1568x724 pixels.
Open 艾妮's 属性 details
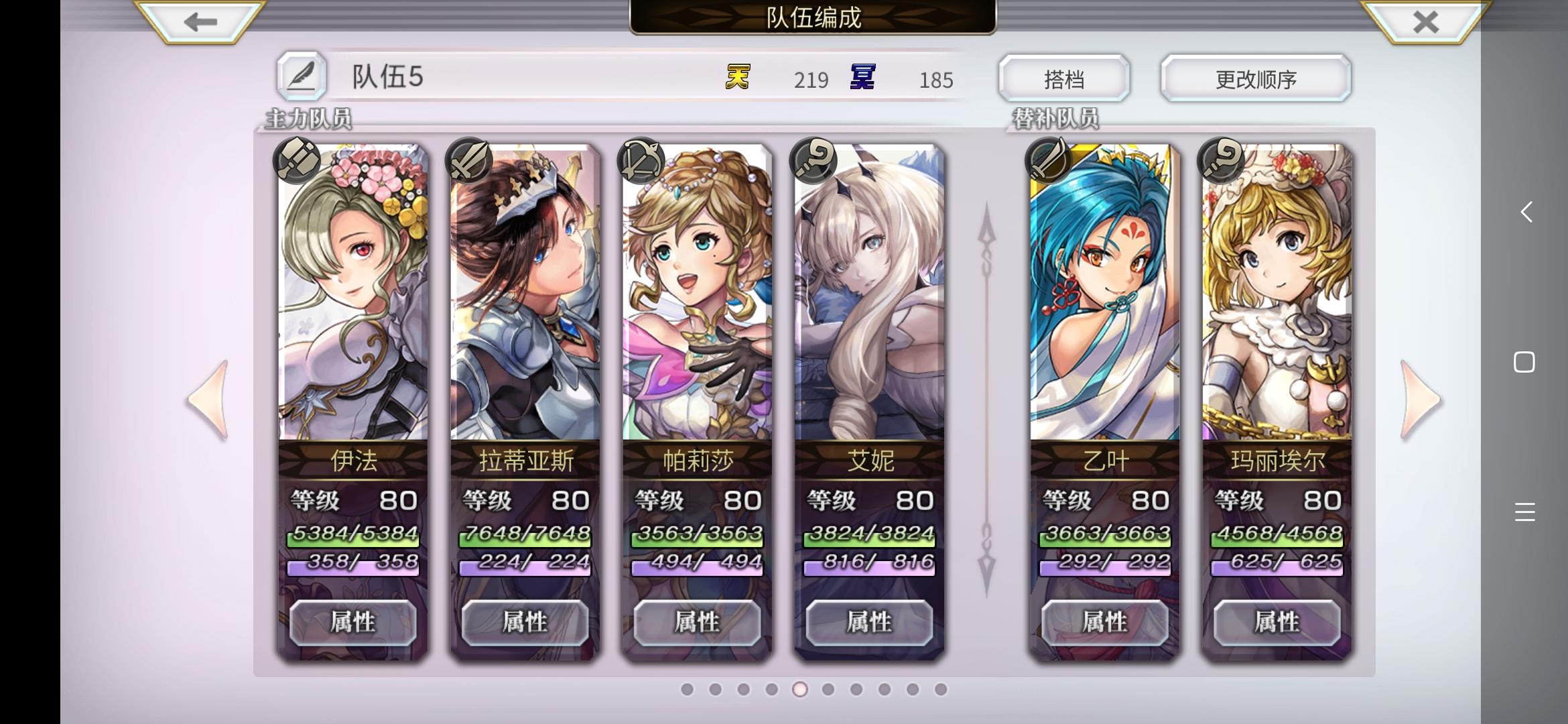click(x=869, y=621)
